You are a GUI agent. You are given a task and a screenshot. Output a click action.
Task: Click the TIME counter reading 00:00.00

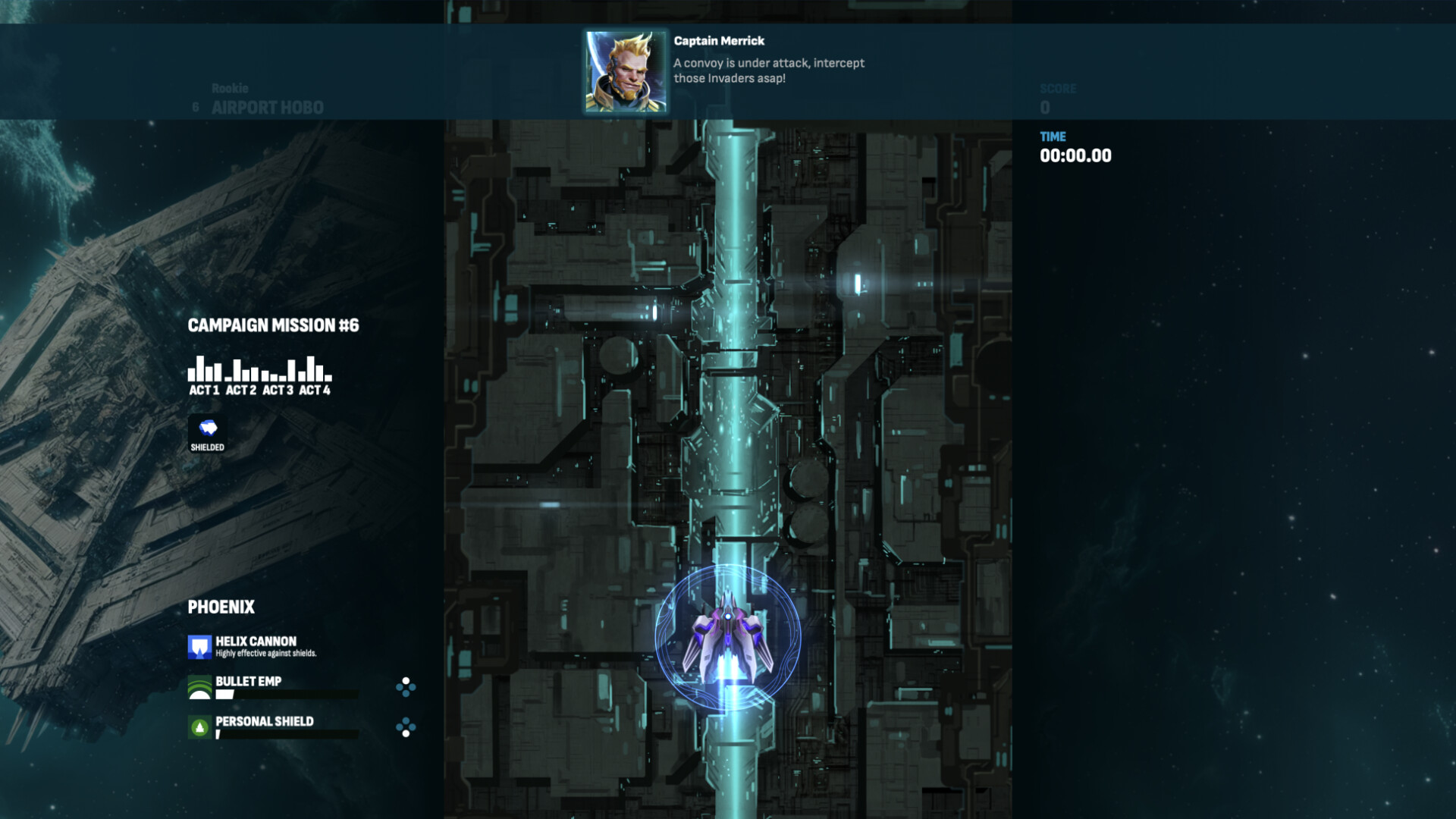pyautogui.click(x=1076, y=156)
